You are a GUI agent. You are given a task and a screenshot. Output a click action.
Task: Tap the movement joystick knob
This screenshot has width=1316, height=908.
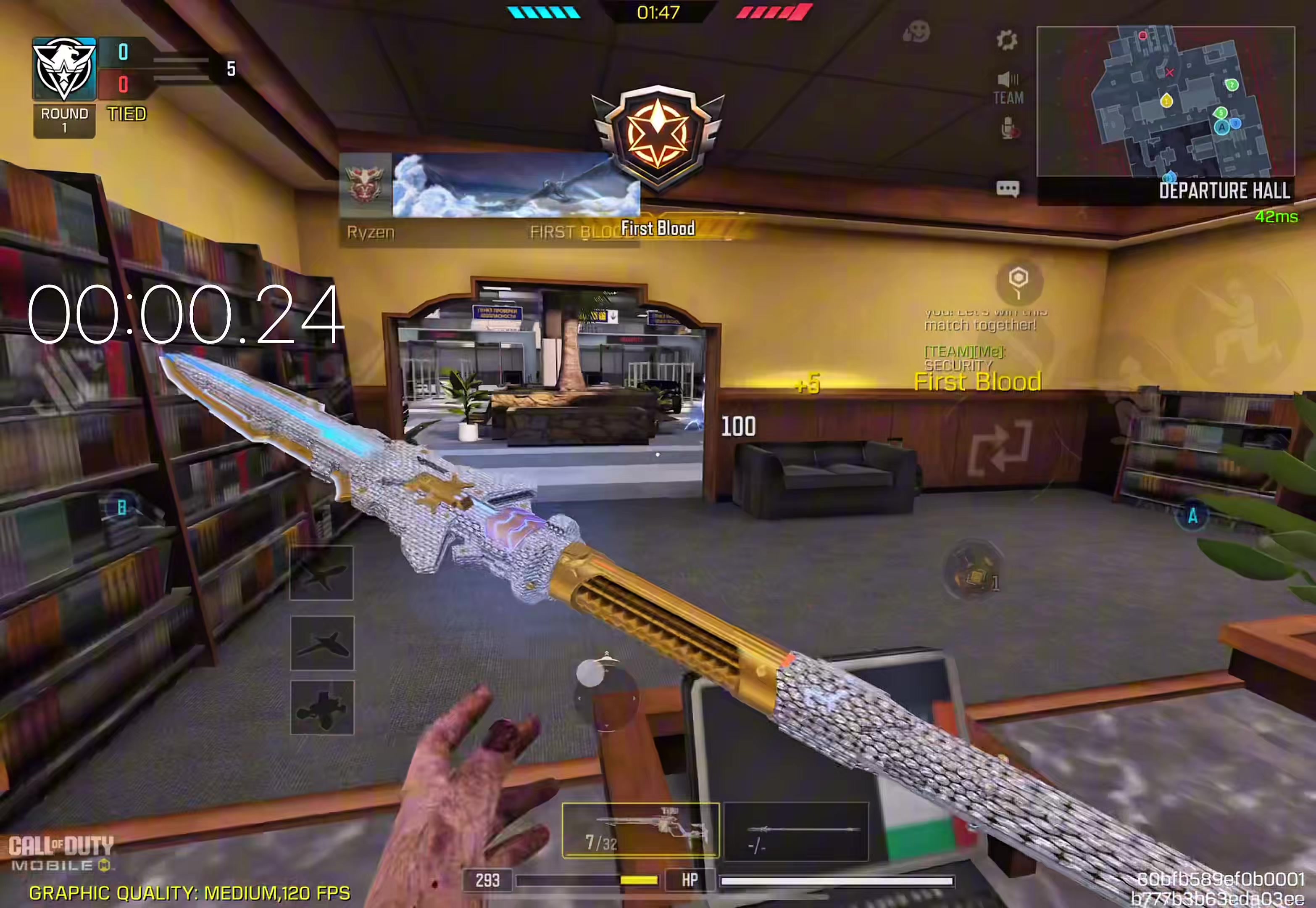tap(590, 673)
